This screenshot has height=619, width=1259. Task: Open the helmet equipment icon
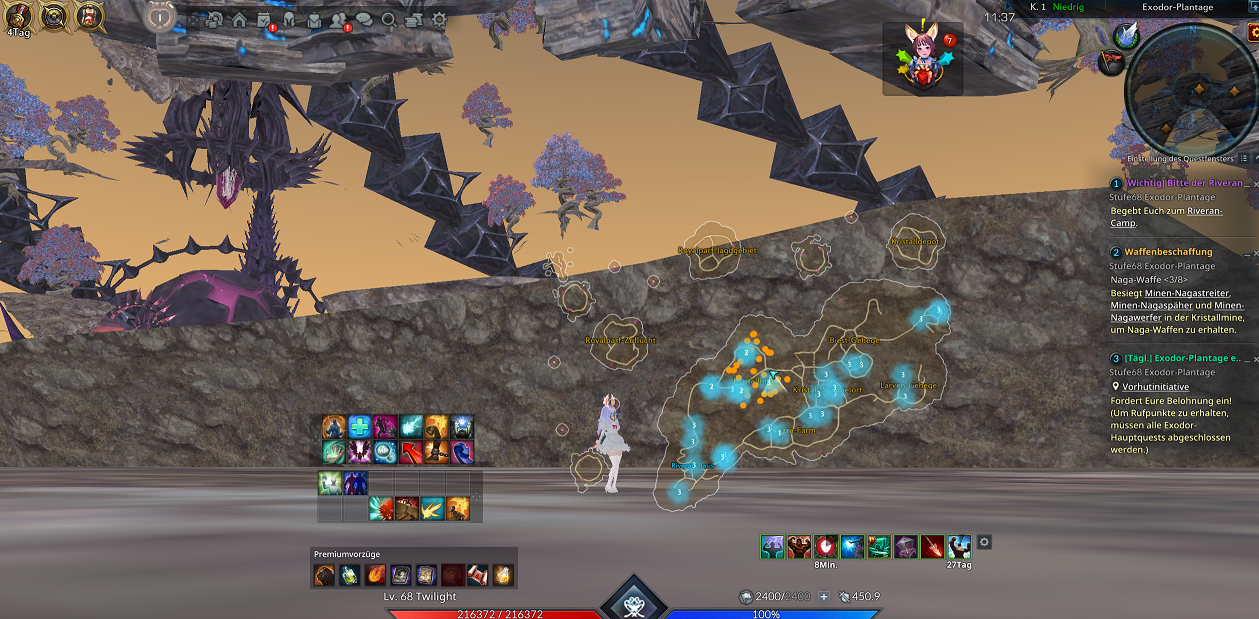coord(289,19)
